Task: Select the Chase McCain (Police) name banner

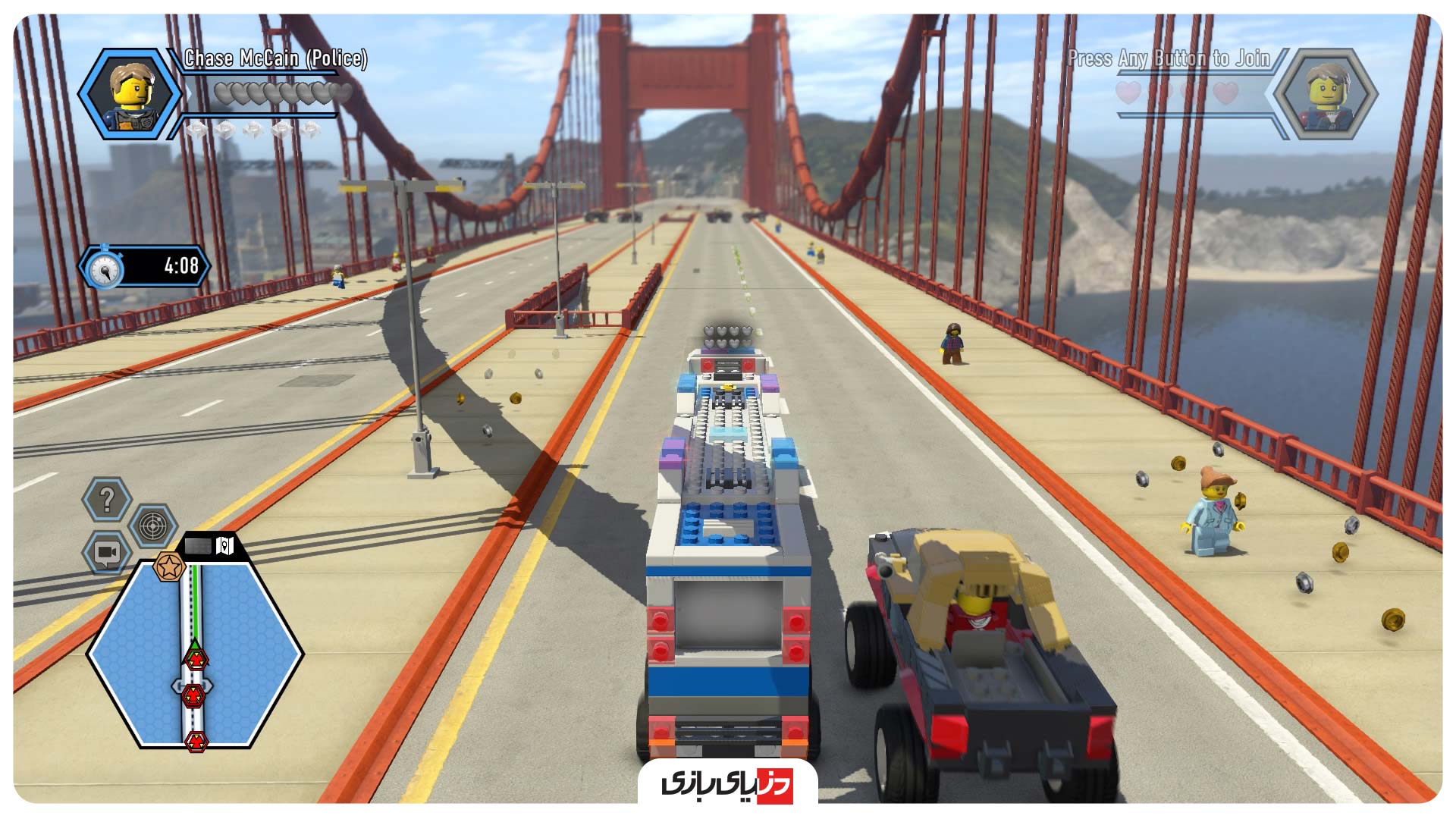Action: tap(277, 59)
